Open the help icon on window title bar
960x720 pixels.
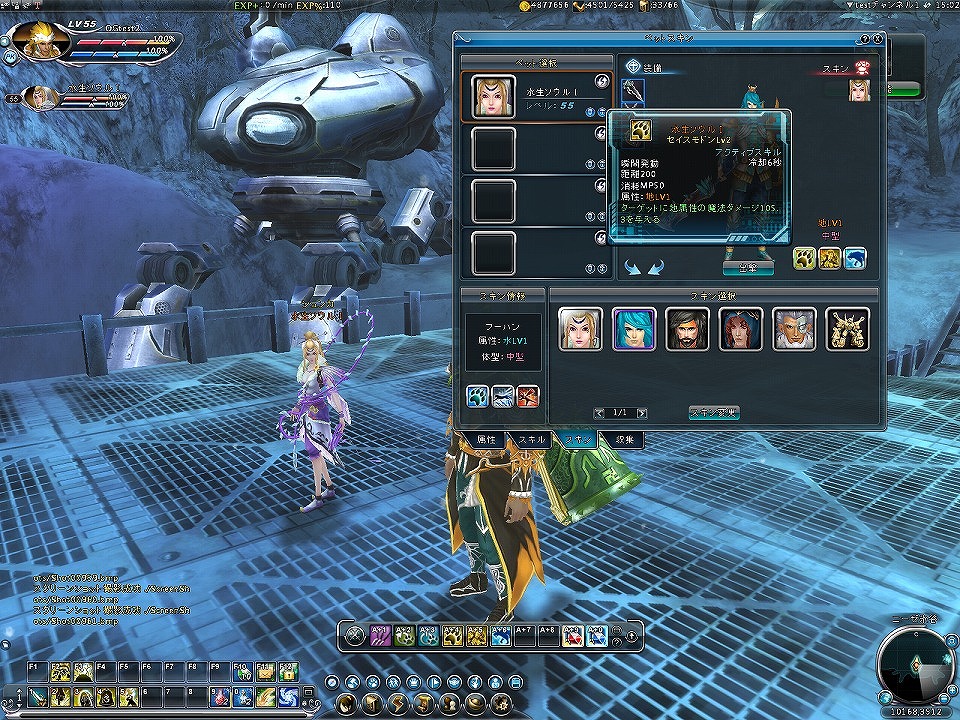[863, 39]
